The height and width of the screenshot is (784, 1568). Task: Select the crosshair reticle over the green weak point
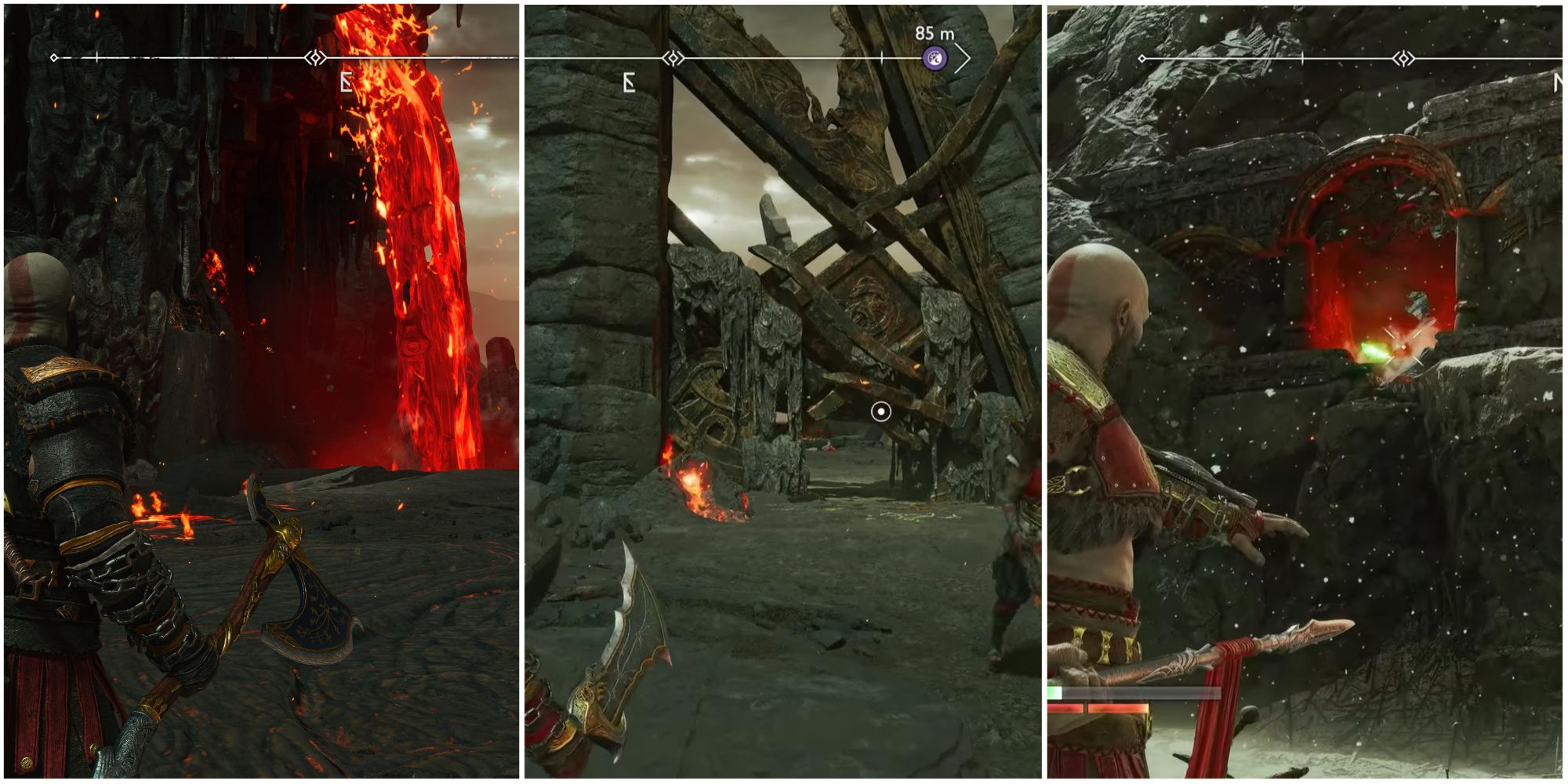1404,346
